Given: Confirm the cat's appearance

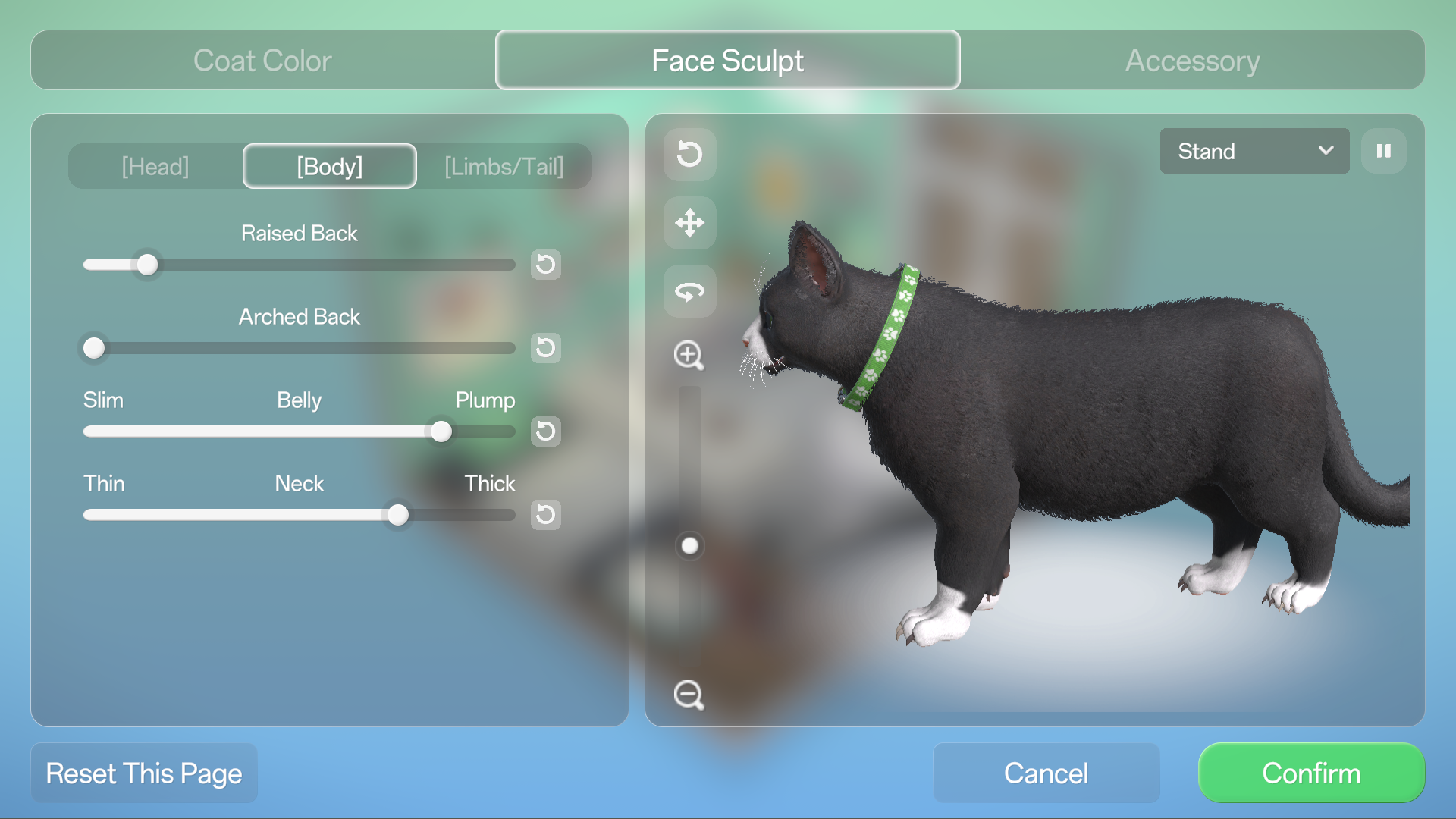Looking at the screenshot, I should tap(1311, 773).
